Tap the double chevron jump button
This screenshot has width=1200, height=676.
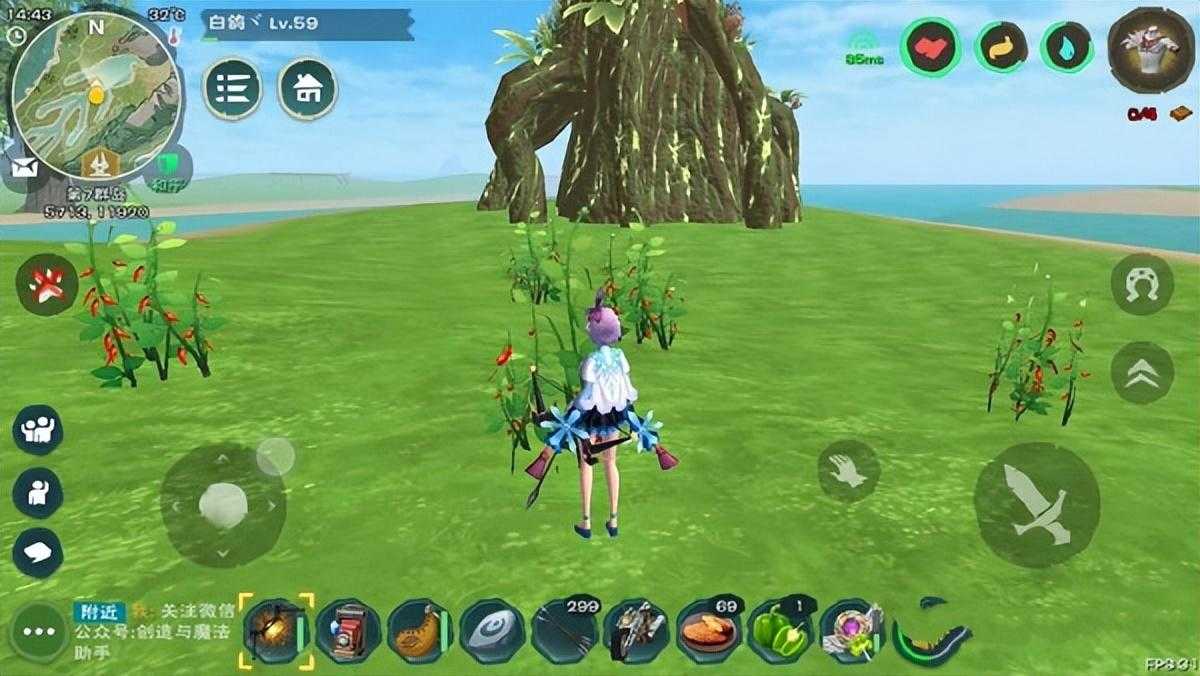coord(1142,373)
